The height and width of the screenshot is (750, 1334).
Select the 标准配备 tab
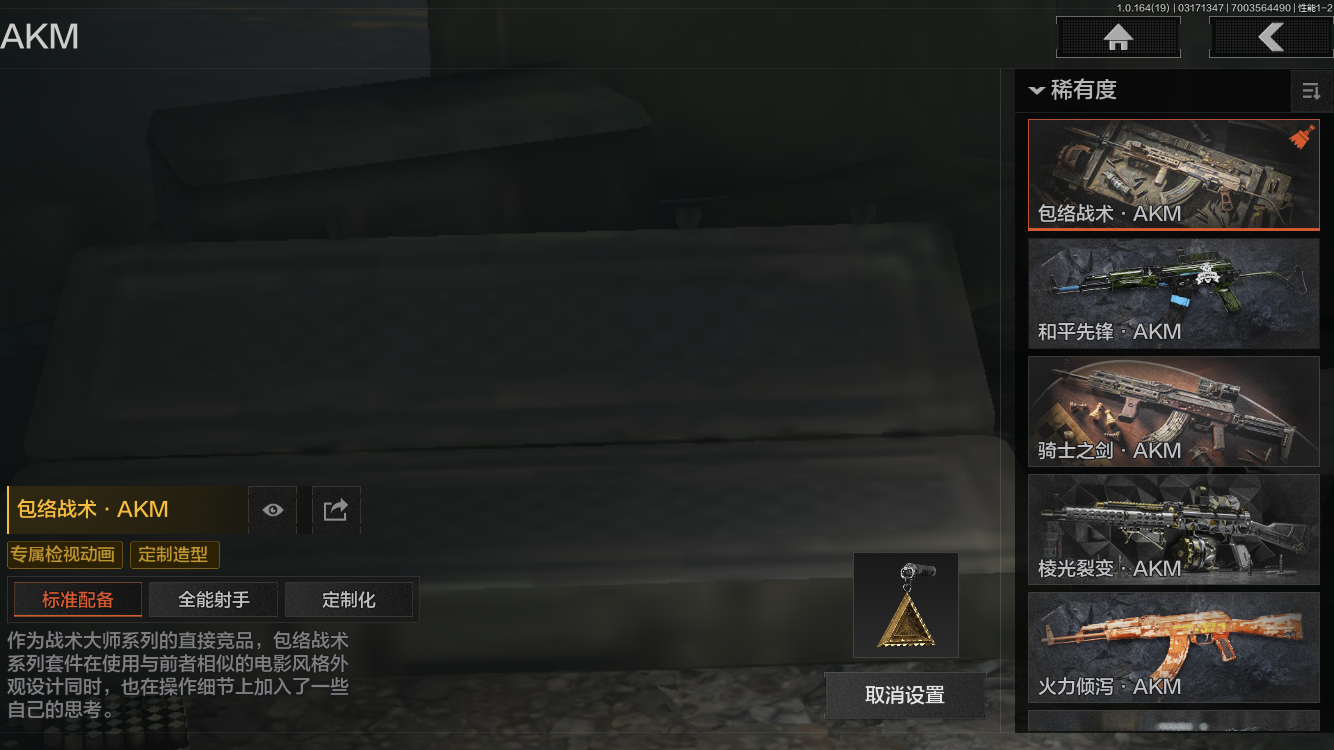pyautogui.click(x=77, y=599)
